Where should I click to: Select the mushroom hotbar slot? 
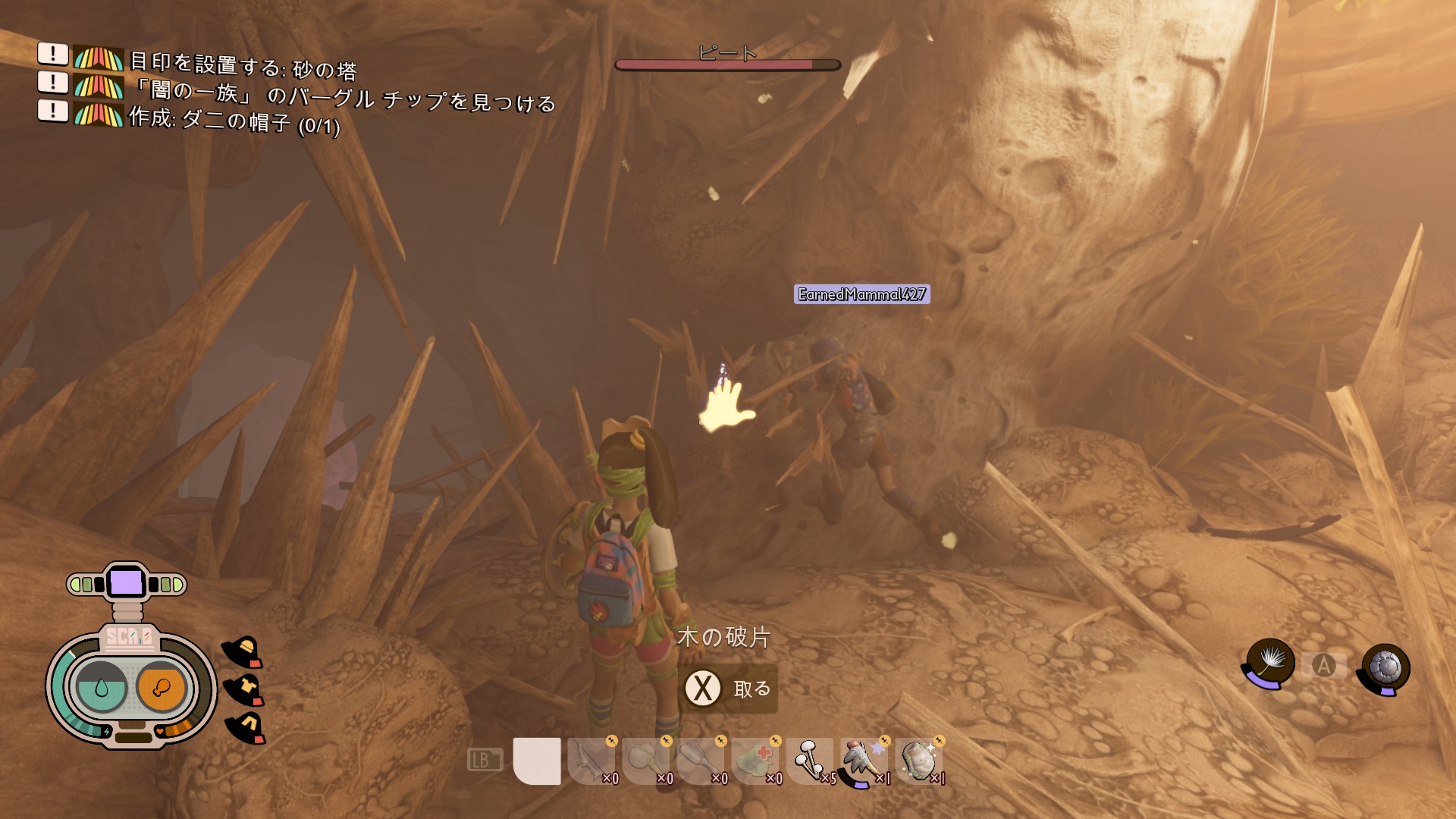810,761
